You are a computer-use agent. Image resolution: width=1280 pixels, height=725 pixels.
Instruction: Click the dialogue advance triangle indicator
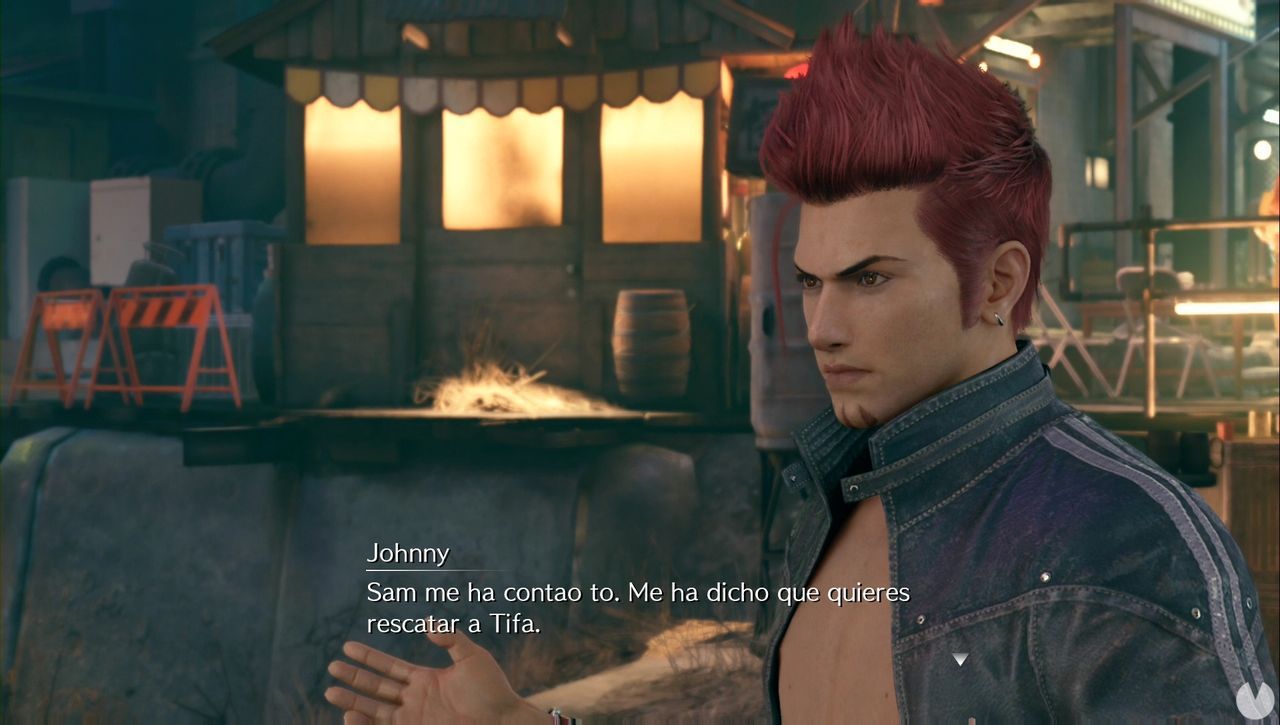(961, 659)
